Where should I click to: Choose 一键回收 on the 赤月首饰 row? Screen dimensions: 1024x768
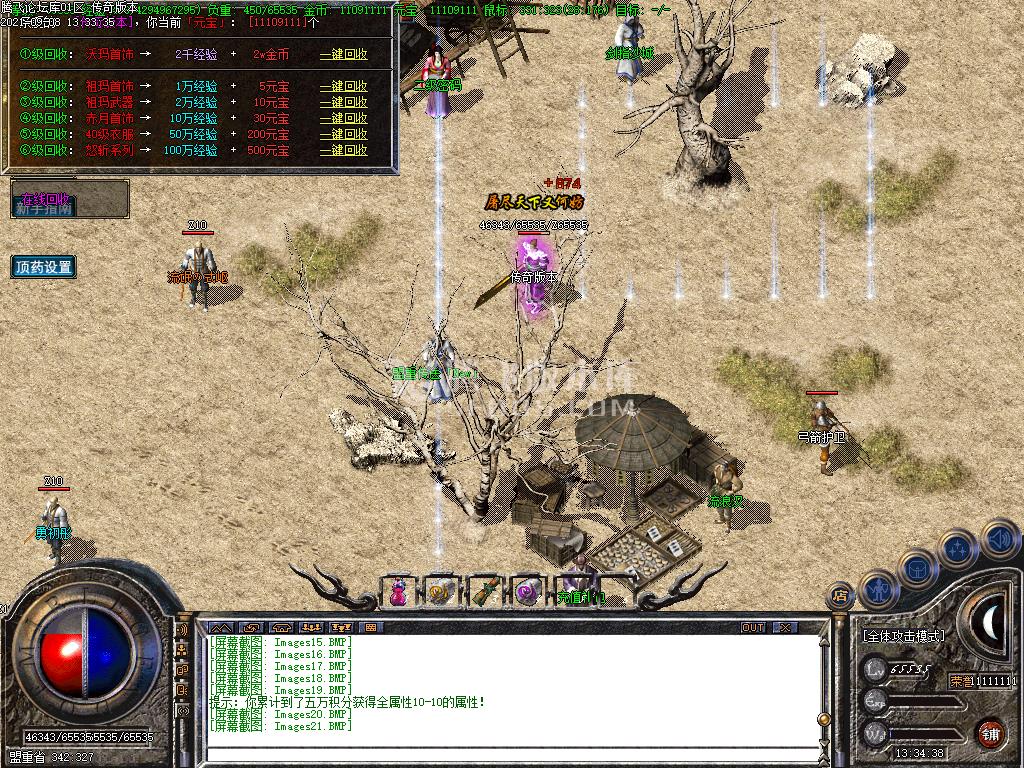343,118
